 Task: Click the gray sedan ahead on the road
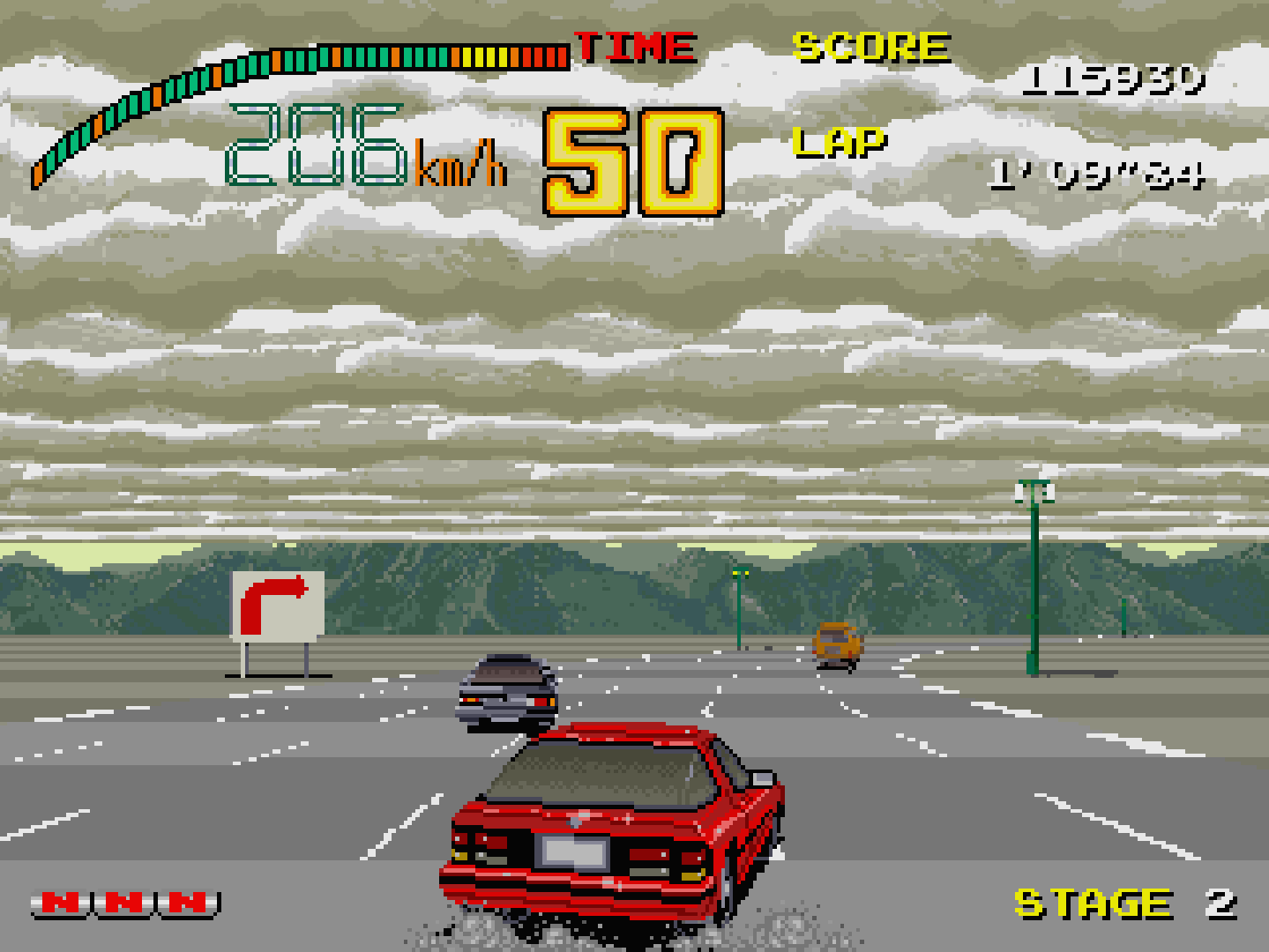(x=507, y=688)
